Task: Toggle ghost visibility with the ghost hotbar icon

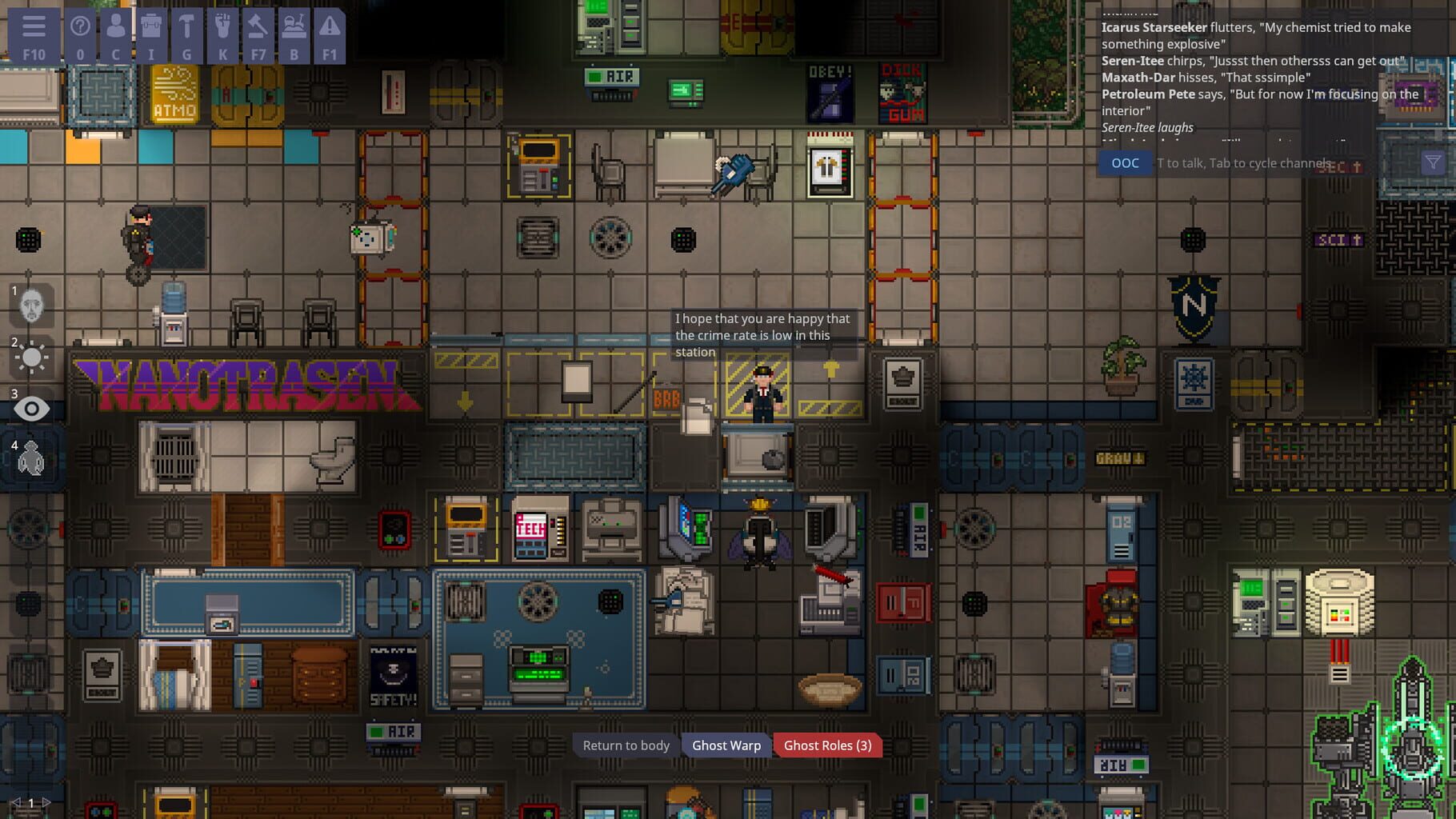Action: pos(32,460)
